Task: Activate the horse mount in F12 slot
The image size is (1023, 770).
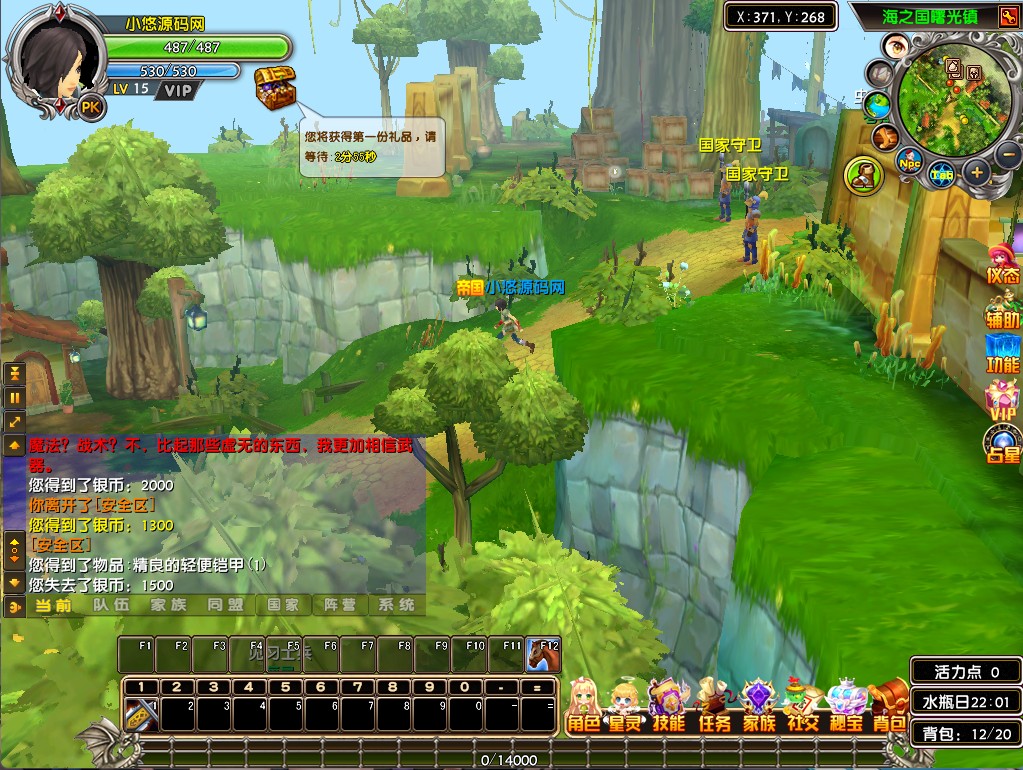Action: click(x=543, y=655)
